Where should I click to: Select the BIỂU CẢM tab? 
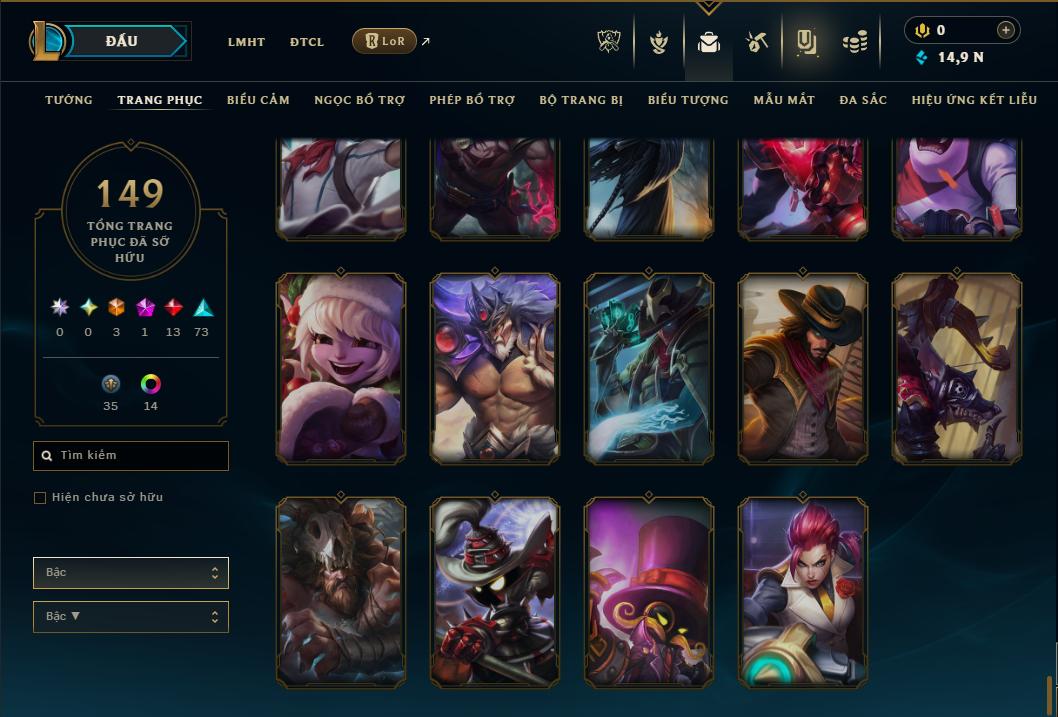[x=258, y=100]
